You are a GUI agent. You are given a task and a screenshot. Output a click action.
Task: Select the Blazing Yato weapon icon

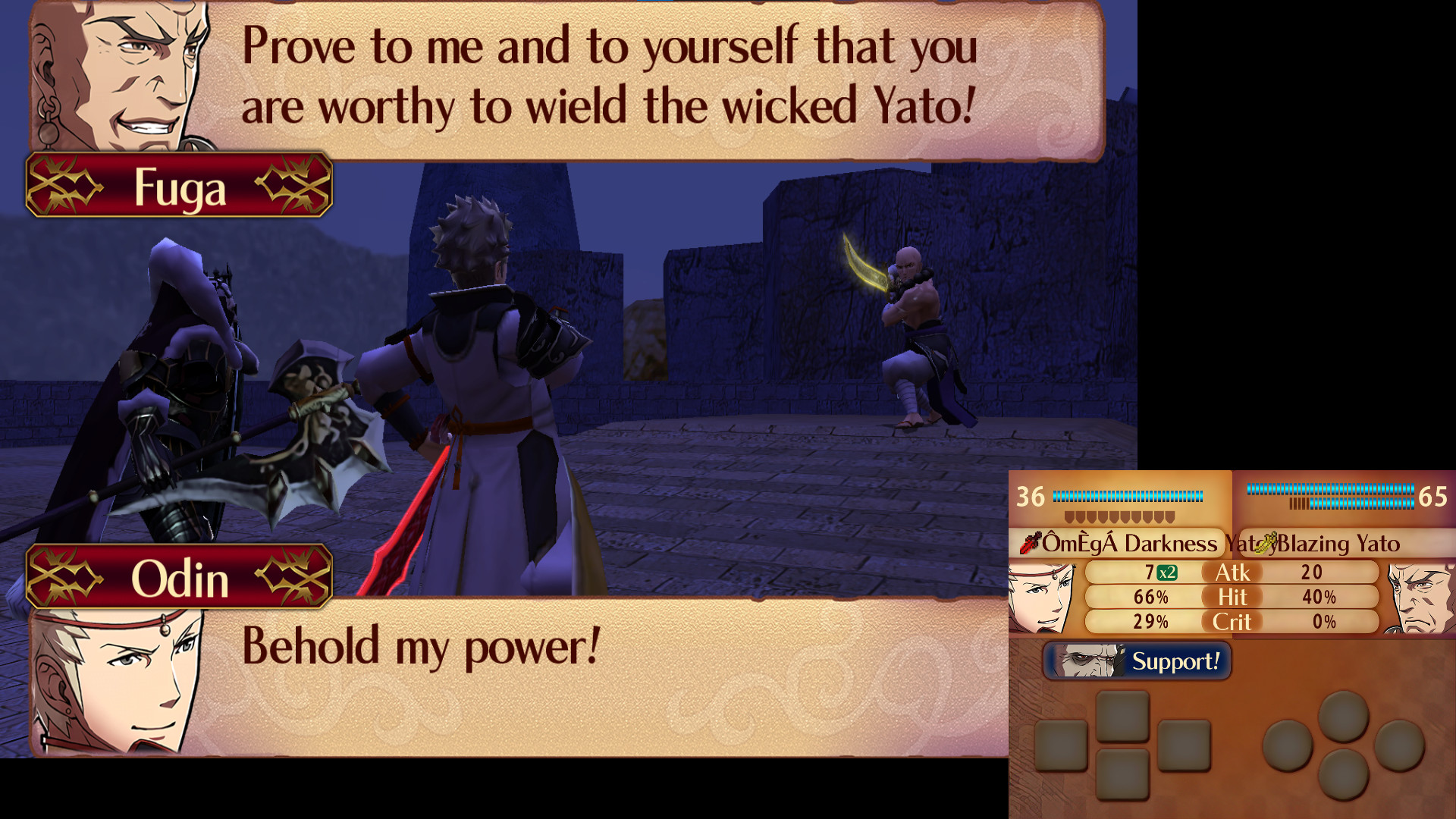point(1266,543)
